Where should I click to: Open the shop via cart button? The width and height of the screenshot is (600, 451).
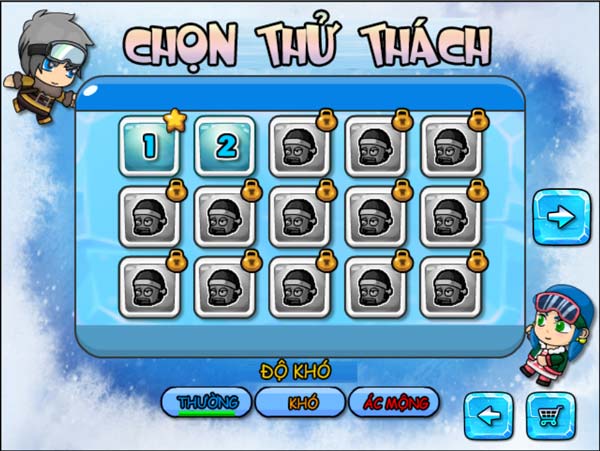pyautogui.click(x=550, y=416)
